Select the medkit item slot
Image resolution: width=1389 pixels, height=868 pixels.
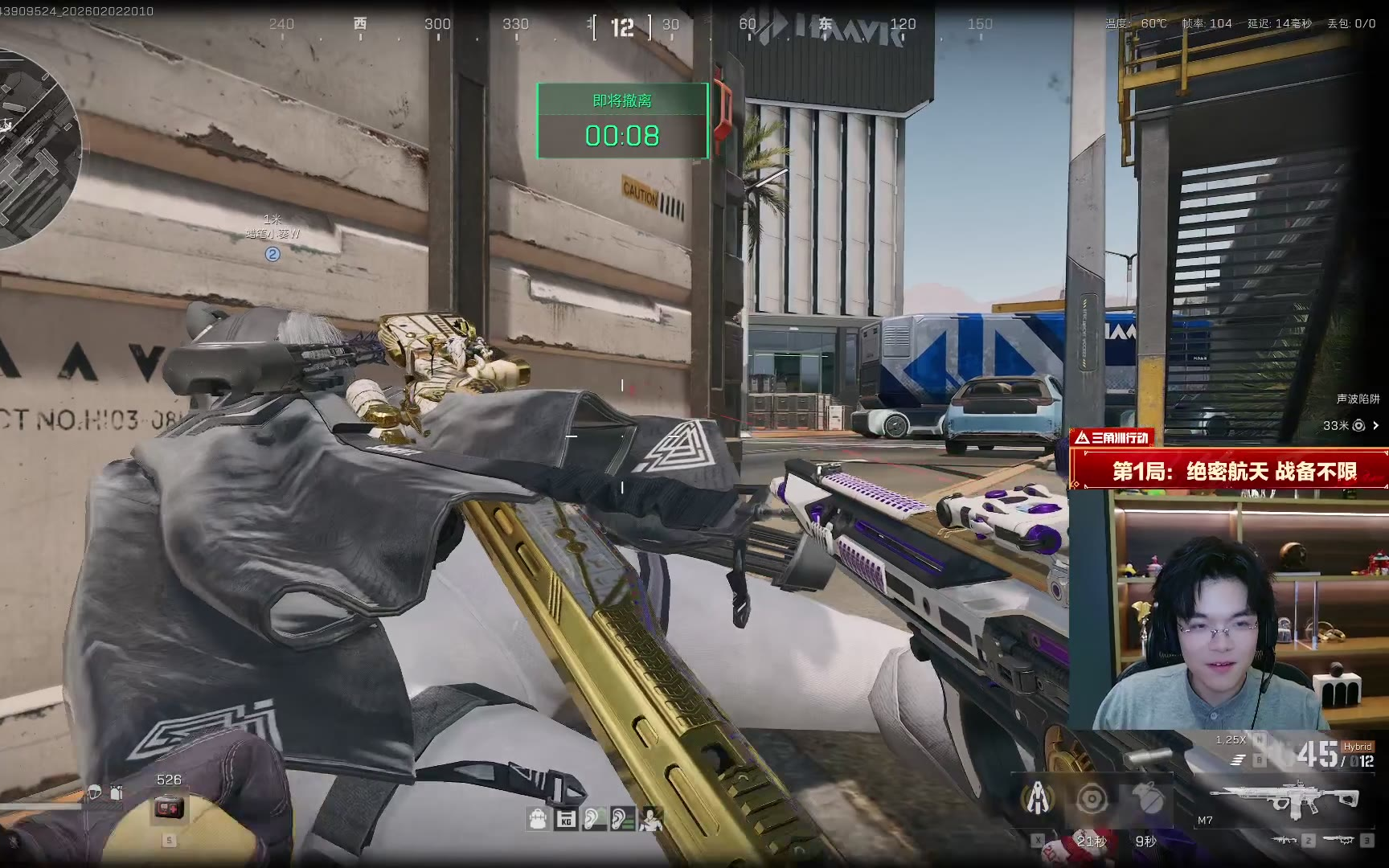coord(169,807)
